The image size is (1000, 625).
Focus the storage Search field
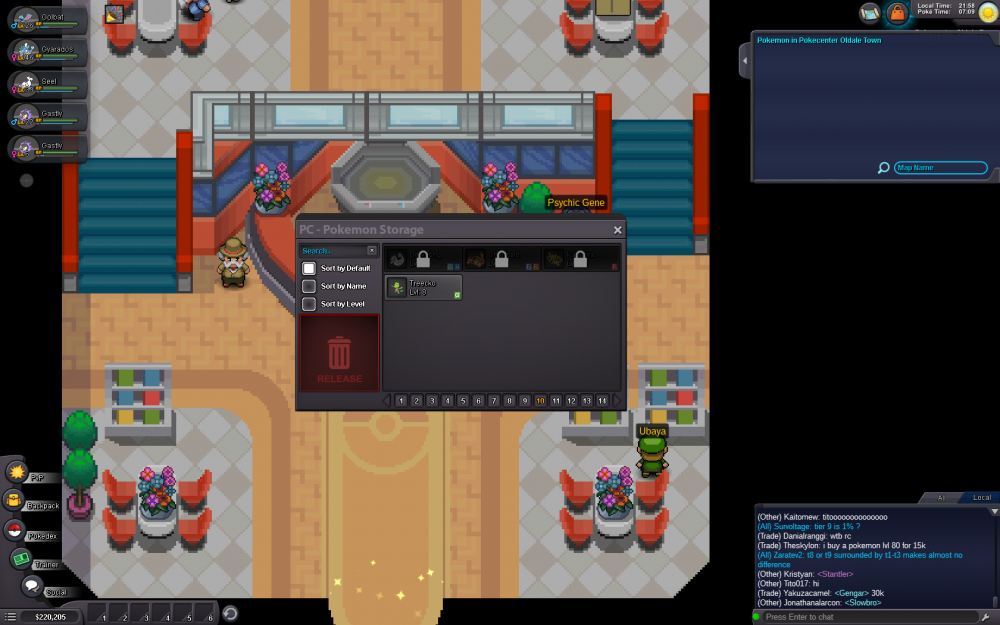click(334, 251)
